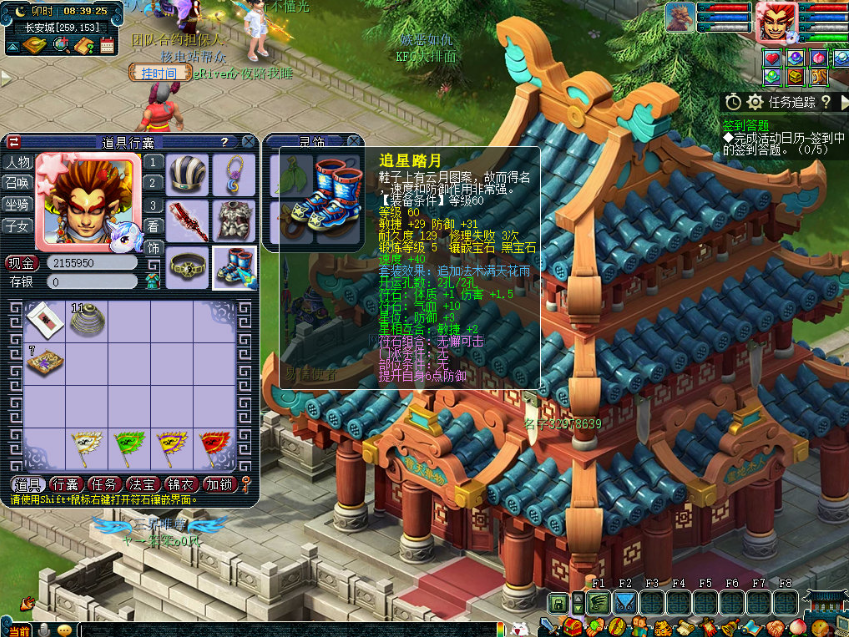Click the 挂时间 button
The height and width of the screenshot is (637, 849).
click(x=158, y=73)
